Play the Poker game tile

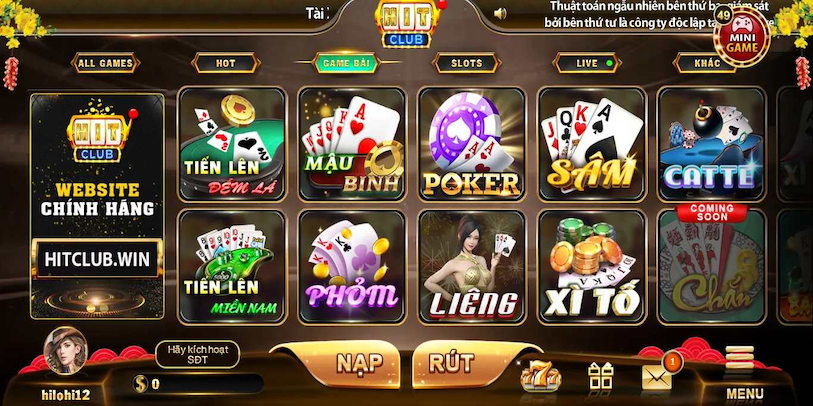[471, 144]
